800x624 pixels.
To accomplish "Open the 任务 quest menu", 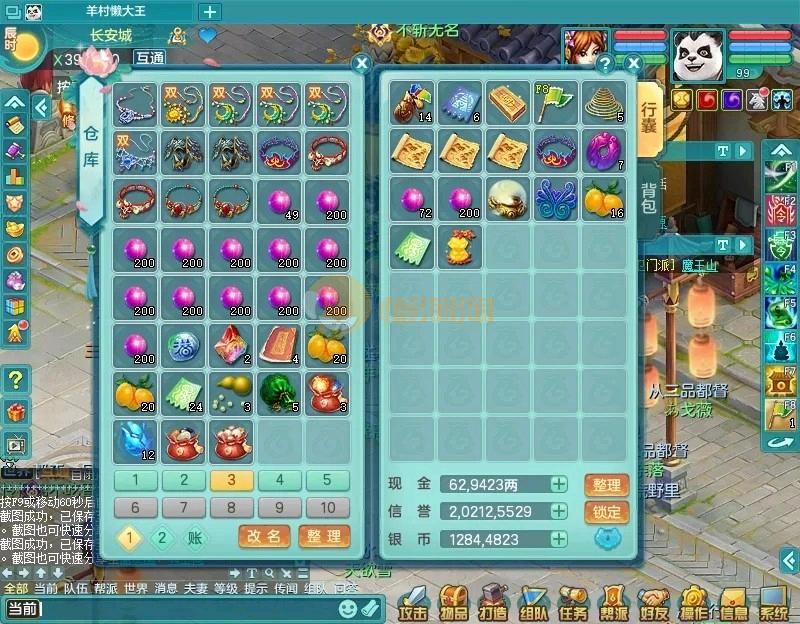I will [573, 602].
